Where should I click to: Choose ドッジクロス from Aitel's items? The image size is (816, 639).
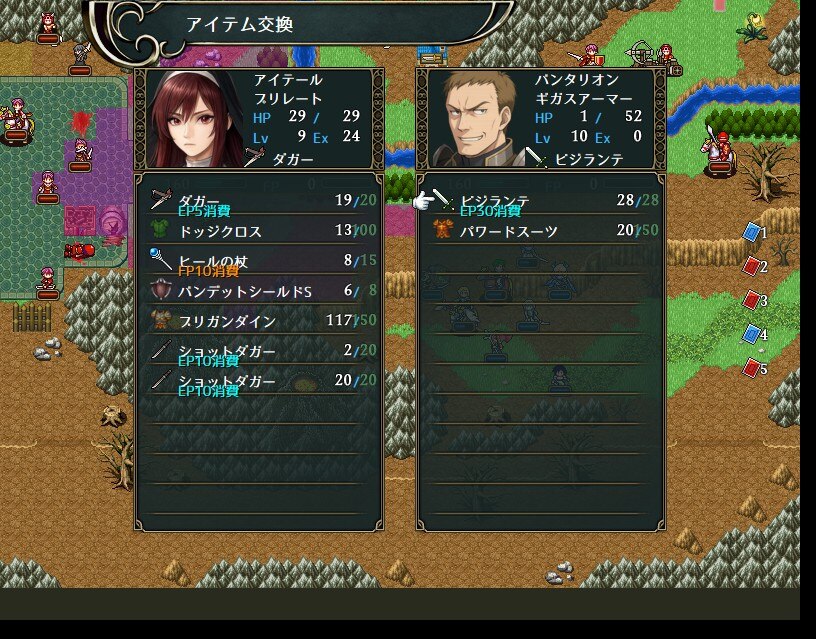click(258, 232)
